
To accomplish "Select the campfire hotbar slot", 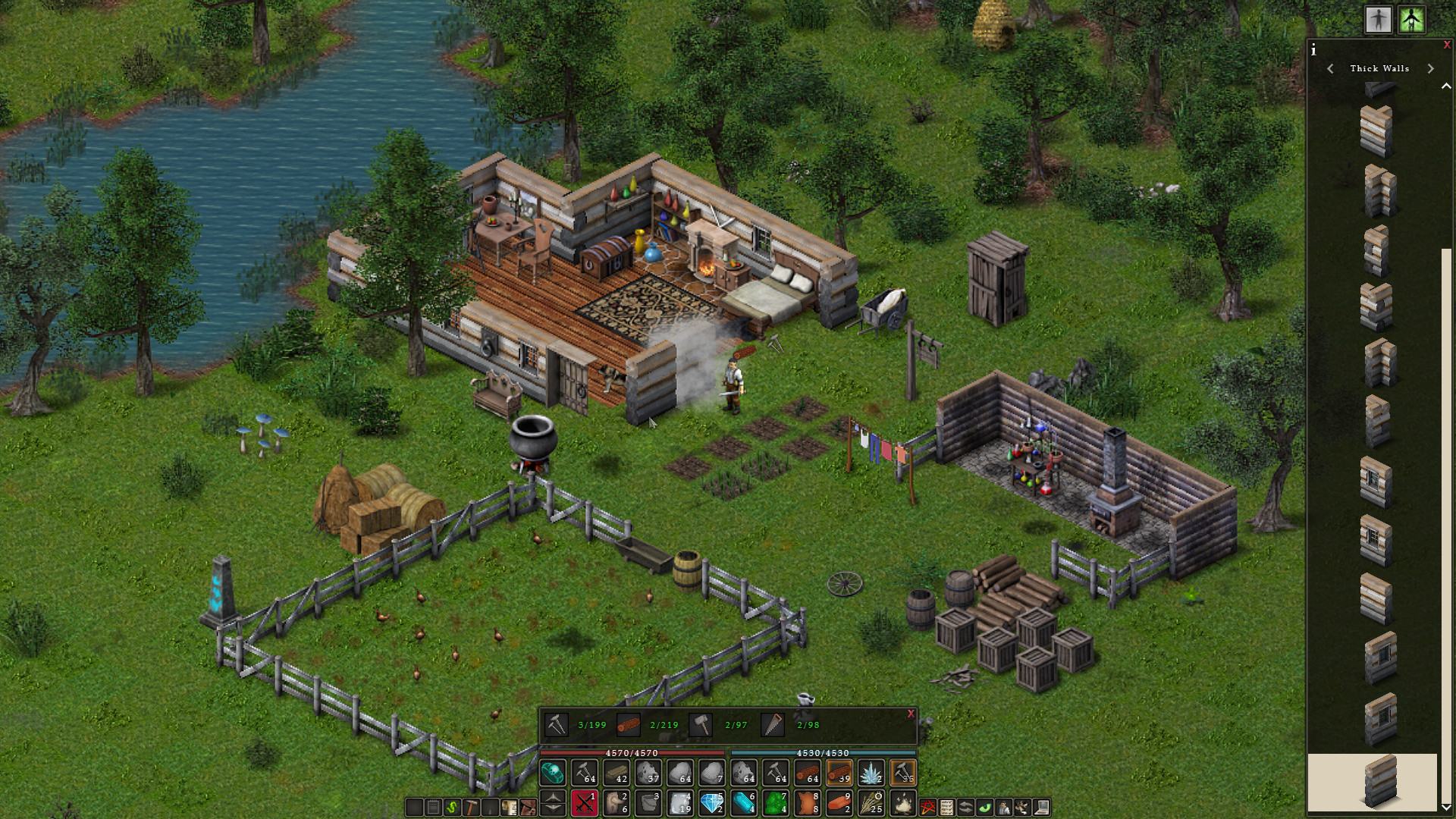I will [903, 802].
